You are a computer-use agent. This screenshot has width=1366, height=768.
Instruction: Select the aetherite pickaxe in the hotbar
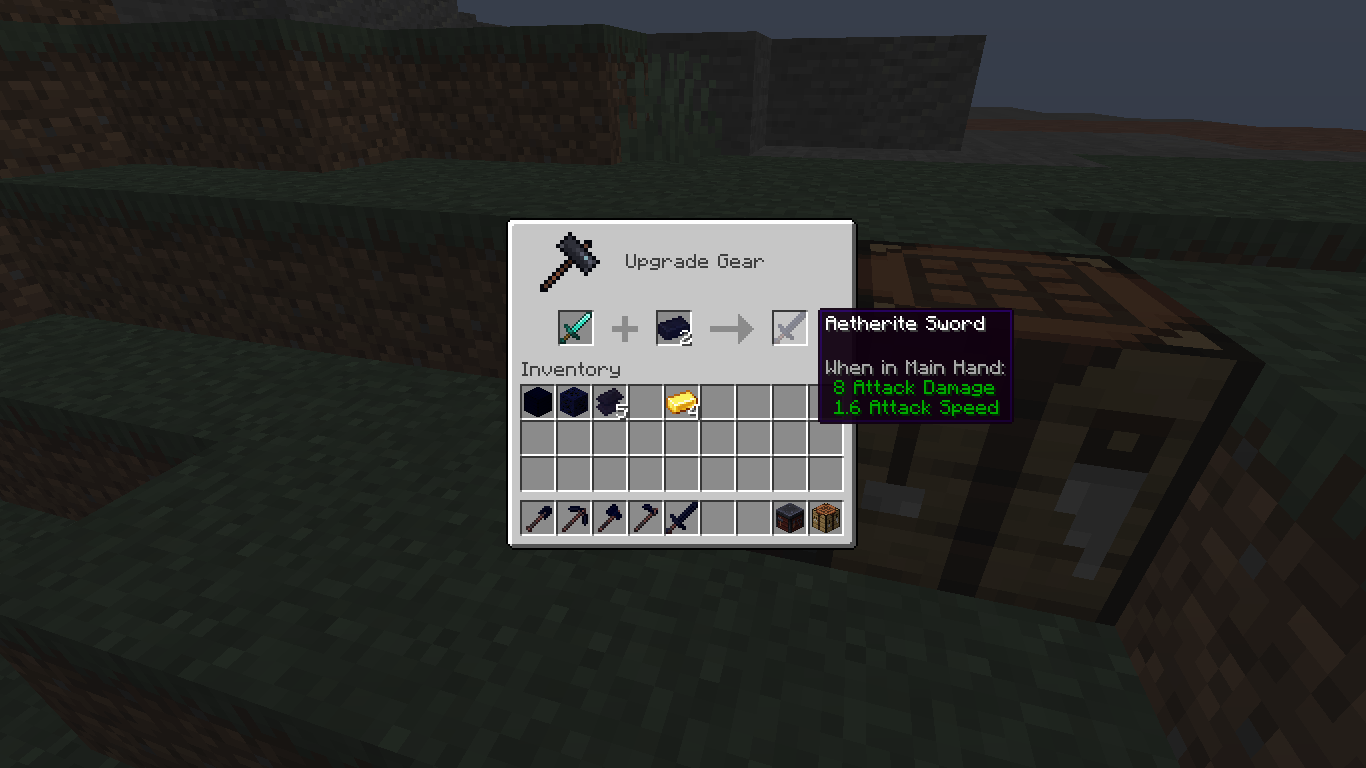click(574, 517)
